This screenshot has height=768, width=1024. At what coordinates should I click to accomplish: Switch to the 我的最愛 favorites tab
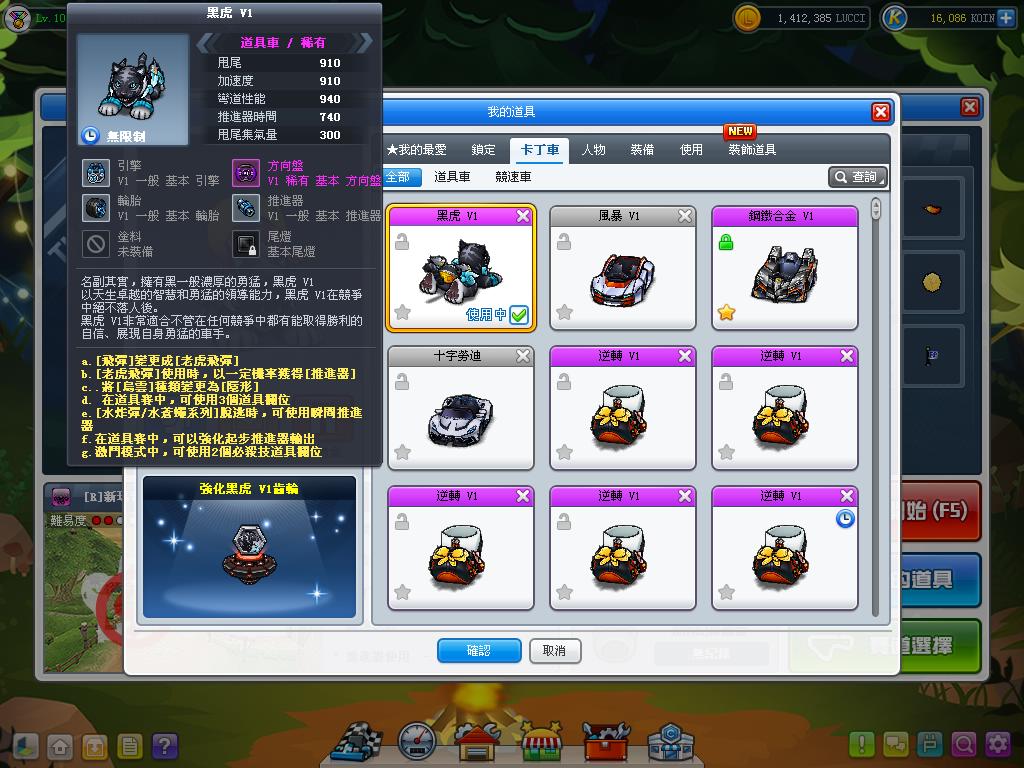click(417, 150)
